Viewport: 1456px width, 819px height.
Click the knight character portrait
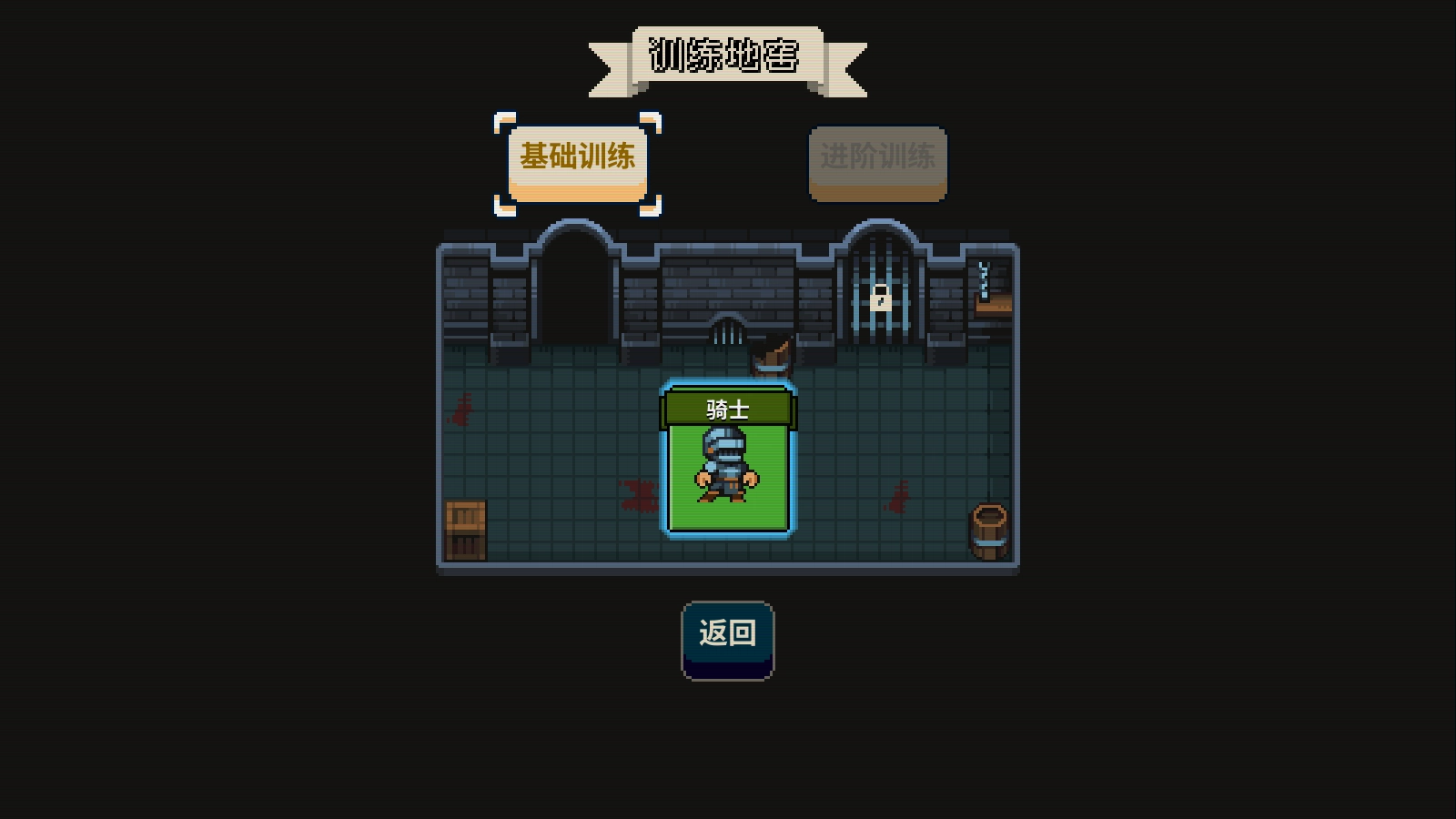[x=728, y=464]
